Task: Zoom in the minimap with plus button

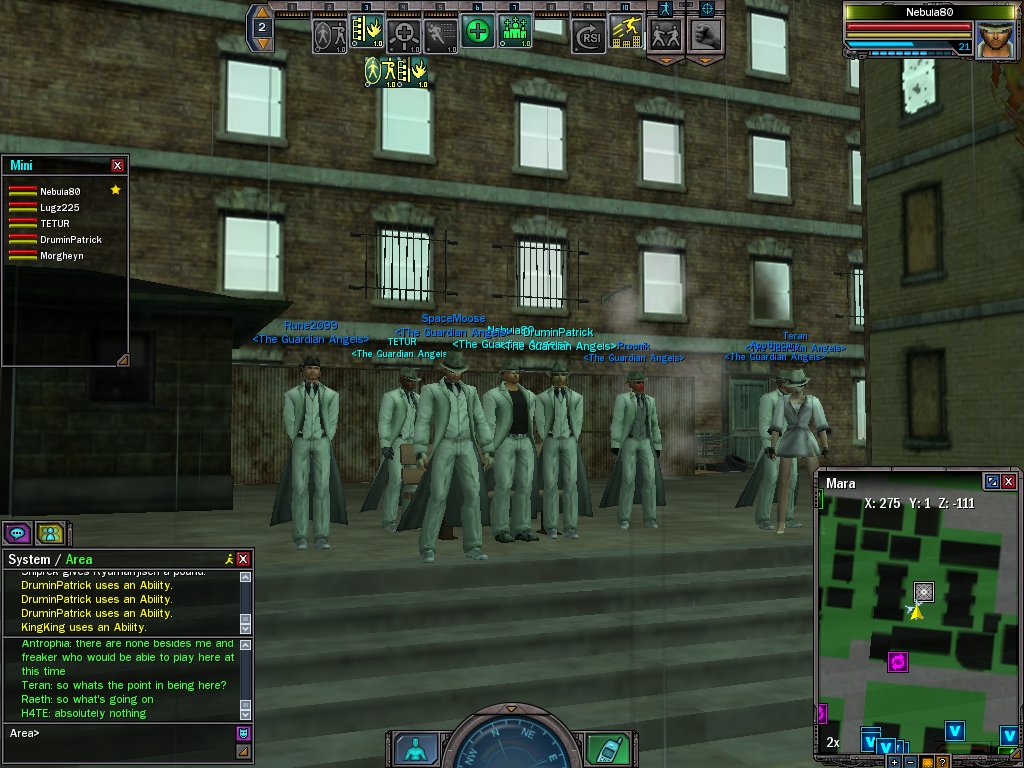Action: 894,762
